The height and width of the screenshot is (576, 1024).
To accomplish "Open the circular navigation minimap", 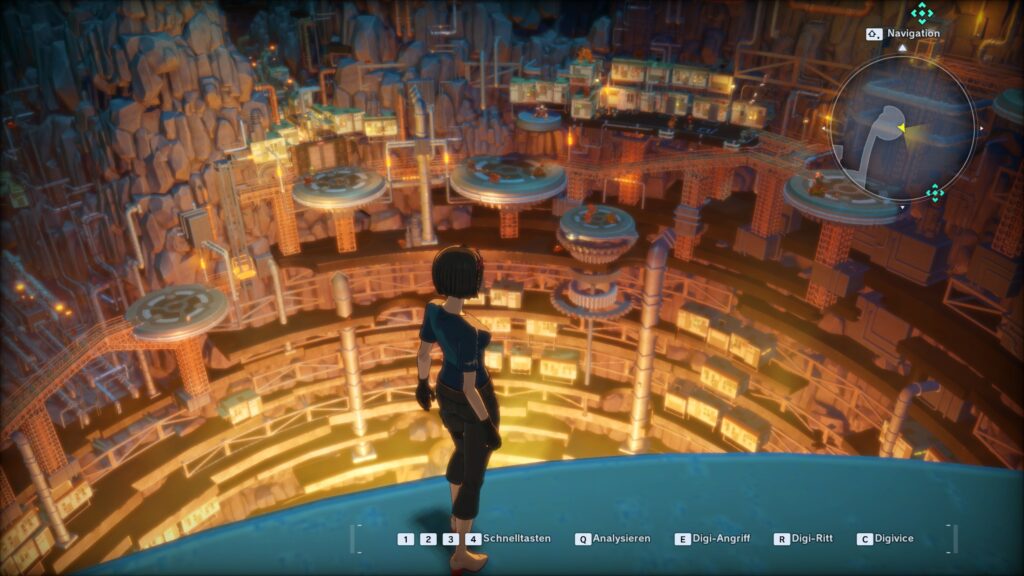I will [x=902, y=127].
